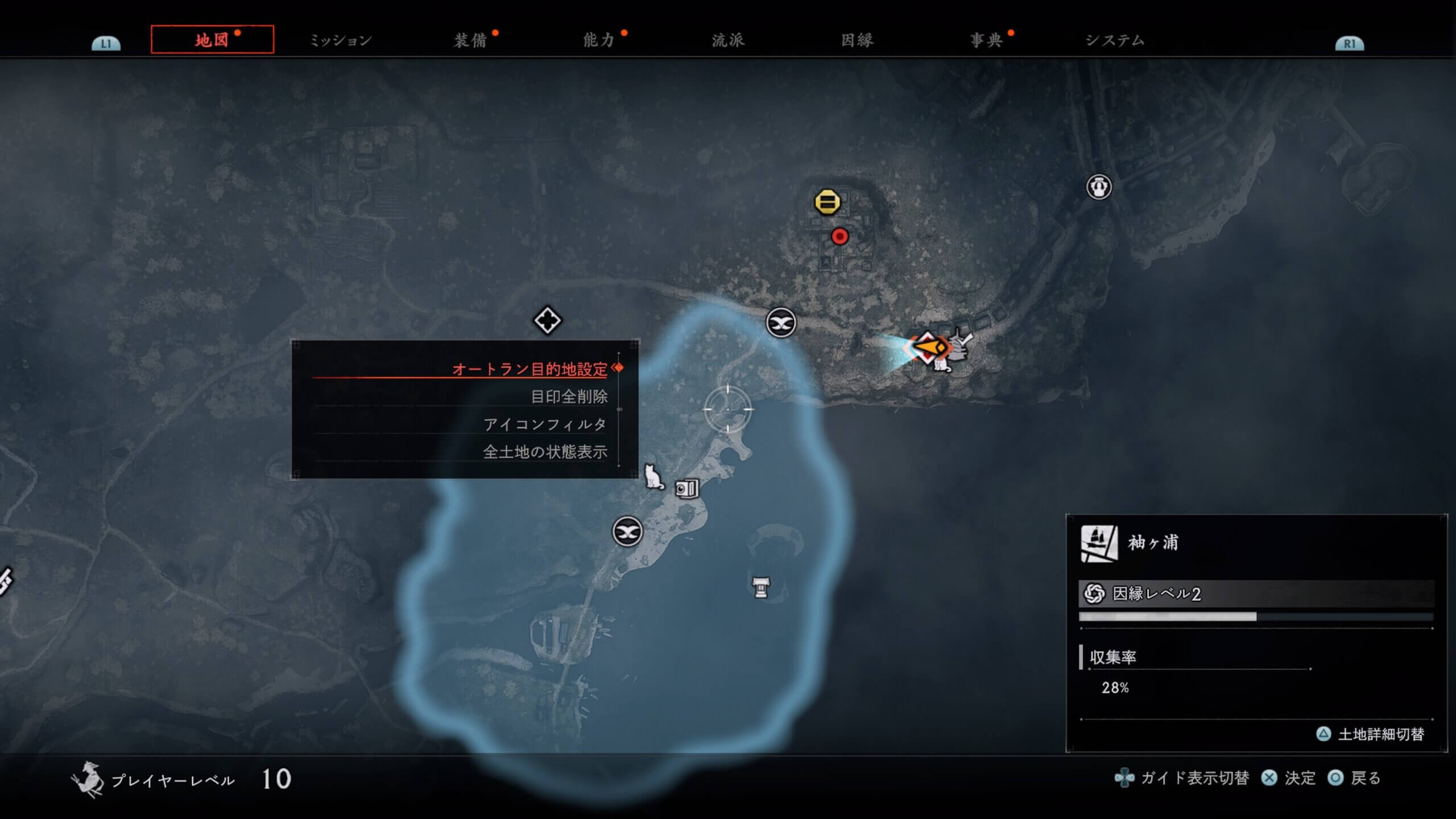Open the ミッション tab
This screenshot has height=819, width=1456.
point(341,40)
